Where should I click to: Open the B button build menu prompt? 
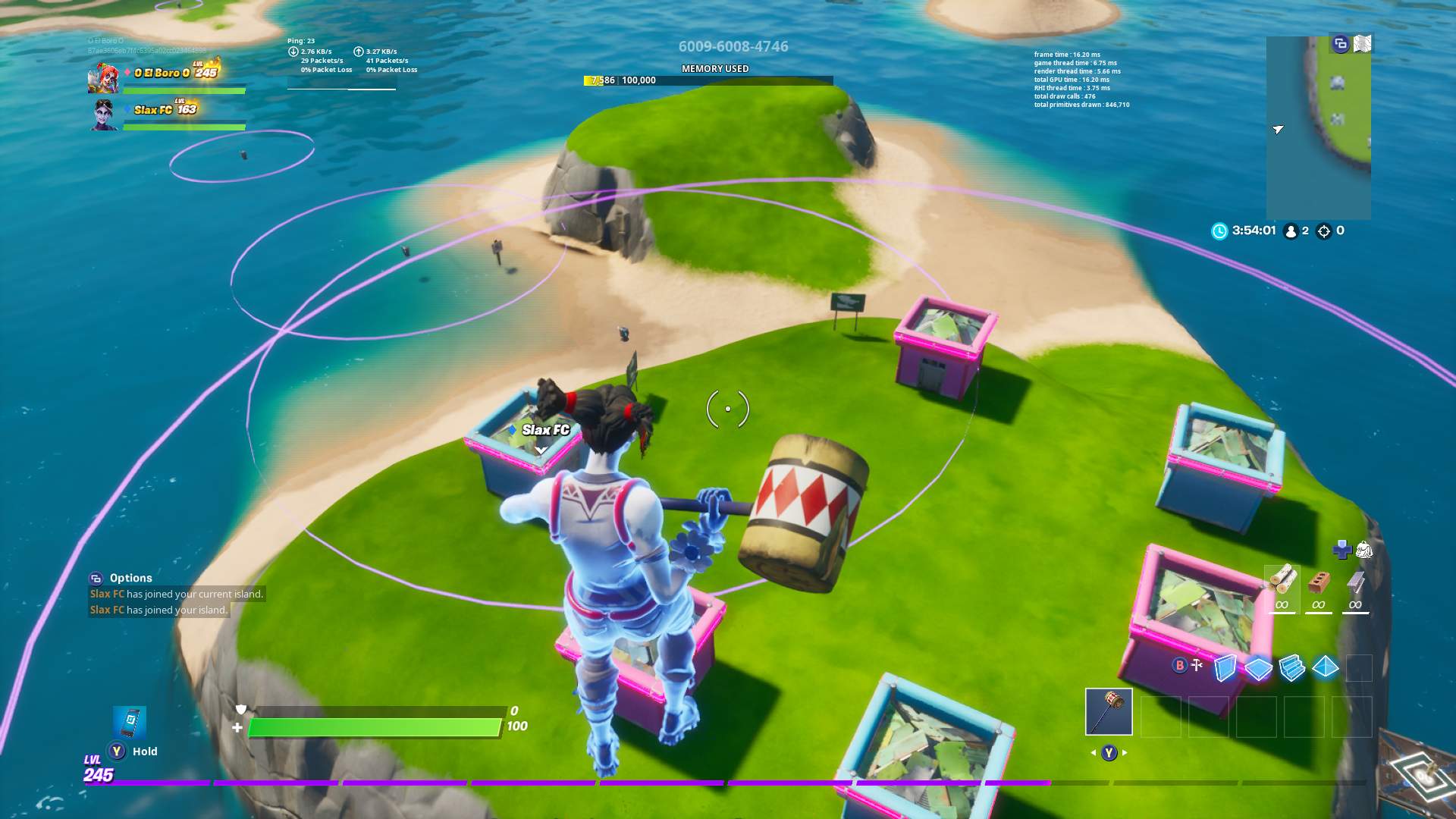pos(1179,664)
